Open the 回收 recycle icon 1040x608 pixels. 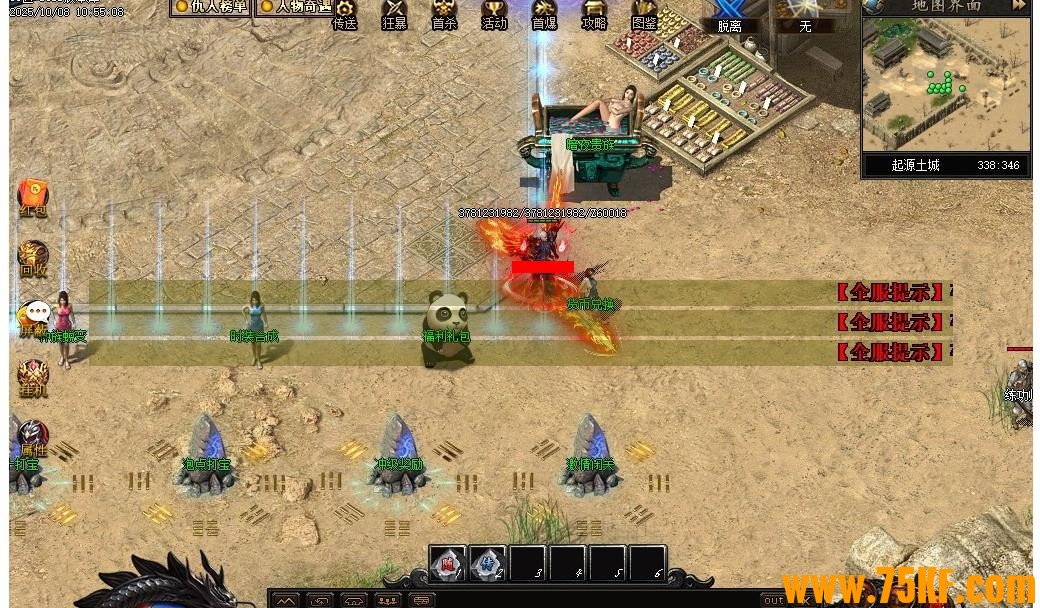pyautogui.click(x=33, y=257)
